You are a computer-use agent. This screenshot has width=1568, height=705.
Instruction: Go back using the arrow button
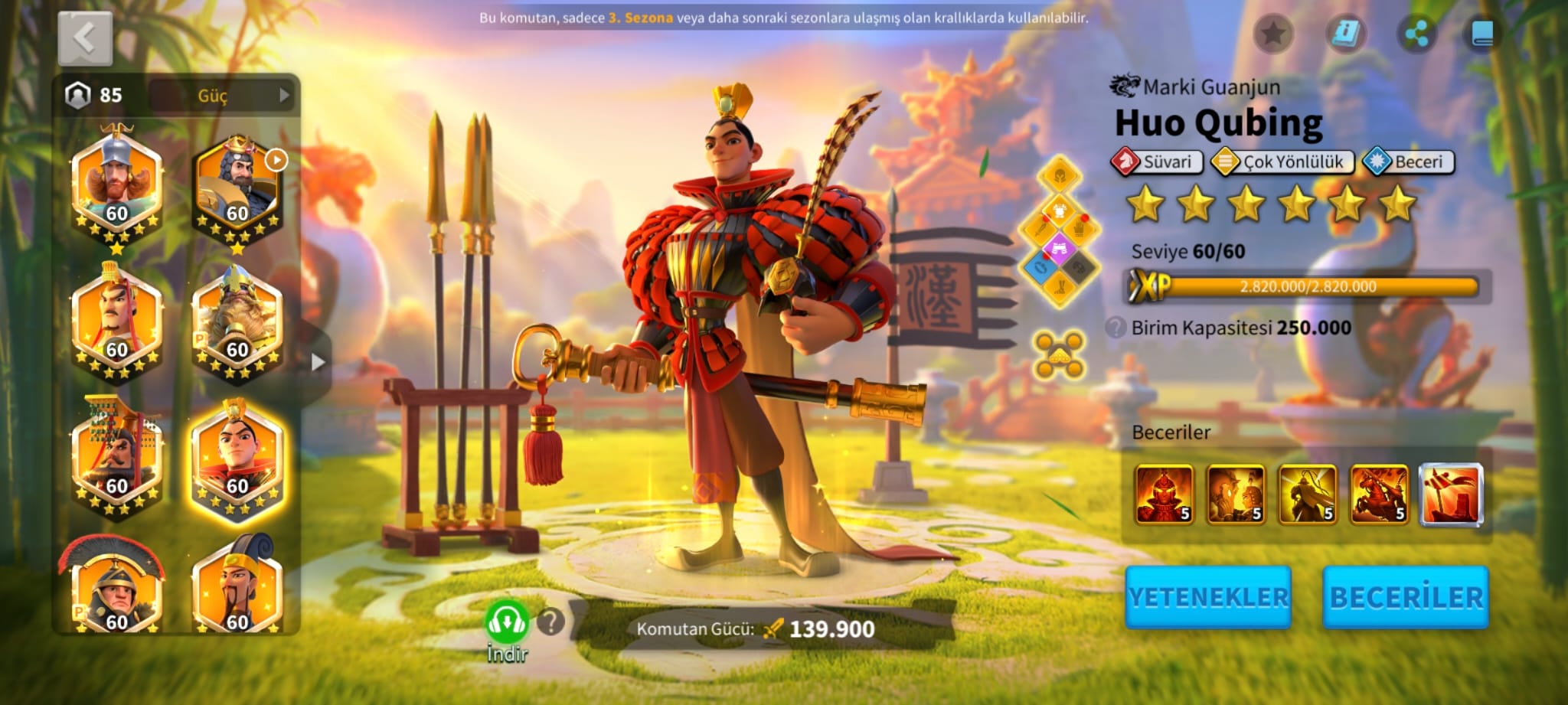pos(85,38)
